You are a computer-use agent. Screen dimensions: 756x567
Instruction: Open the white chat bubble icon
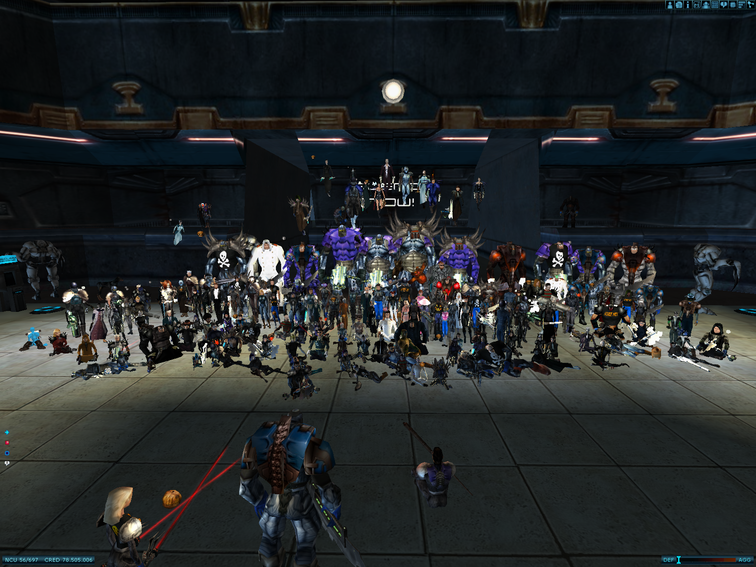(x=7, y=463)
